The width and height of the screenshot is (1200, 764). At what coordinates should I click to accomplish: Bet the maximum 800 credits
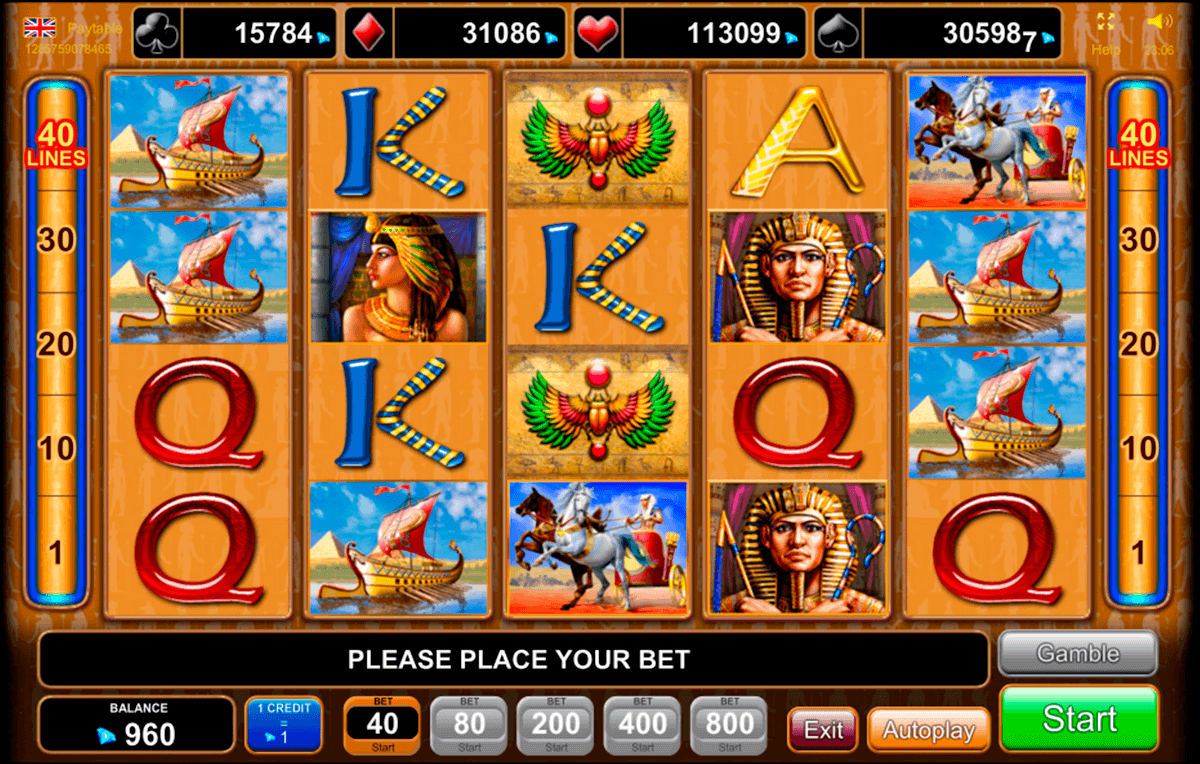[x=729, y=725]
